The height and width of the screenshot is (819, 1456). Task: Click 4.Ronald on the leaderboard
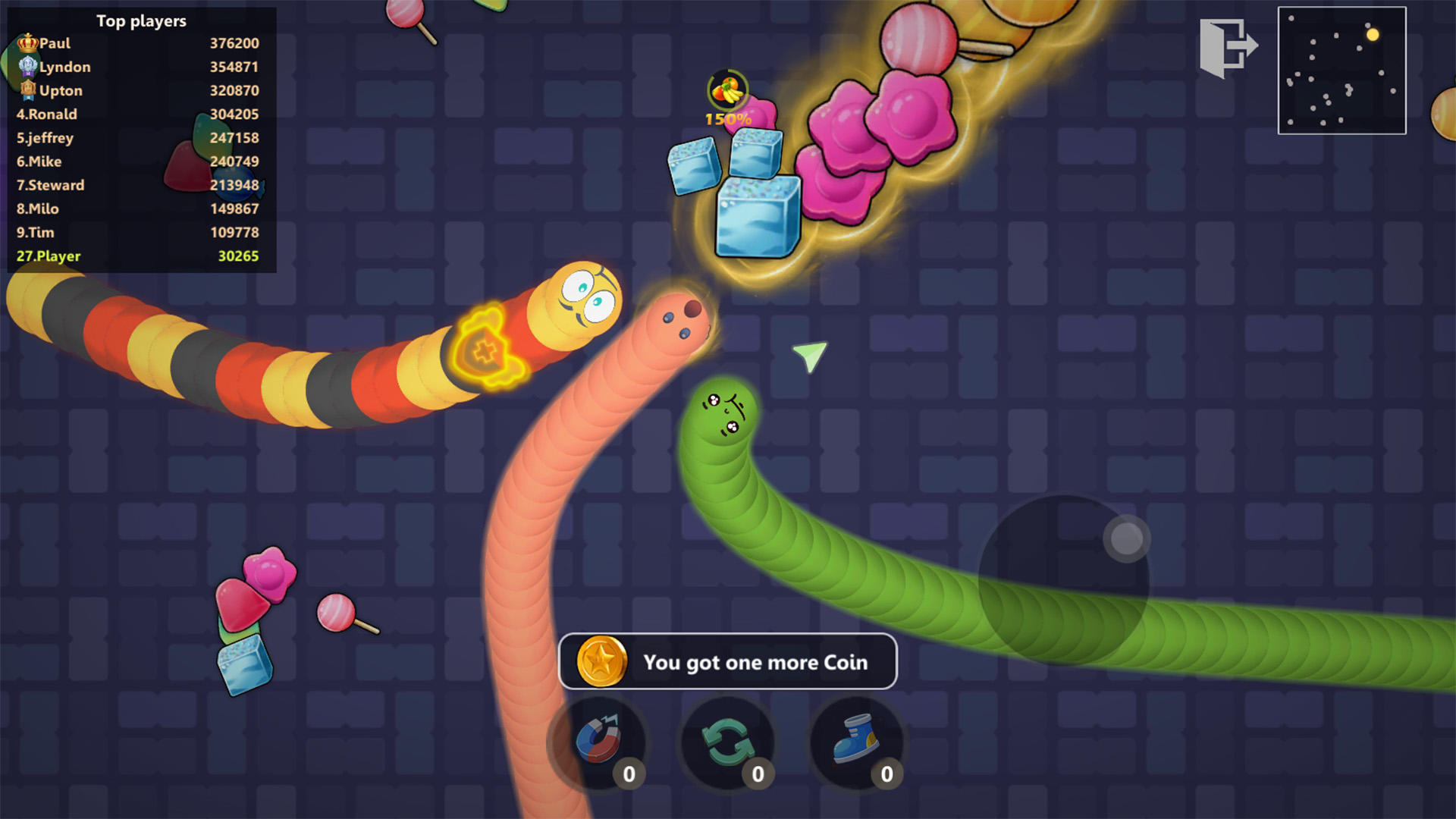[47, 114]
